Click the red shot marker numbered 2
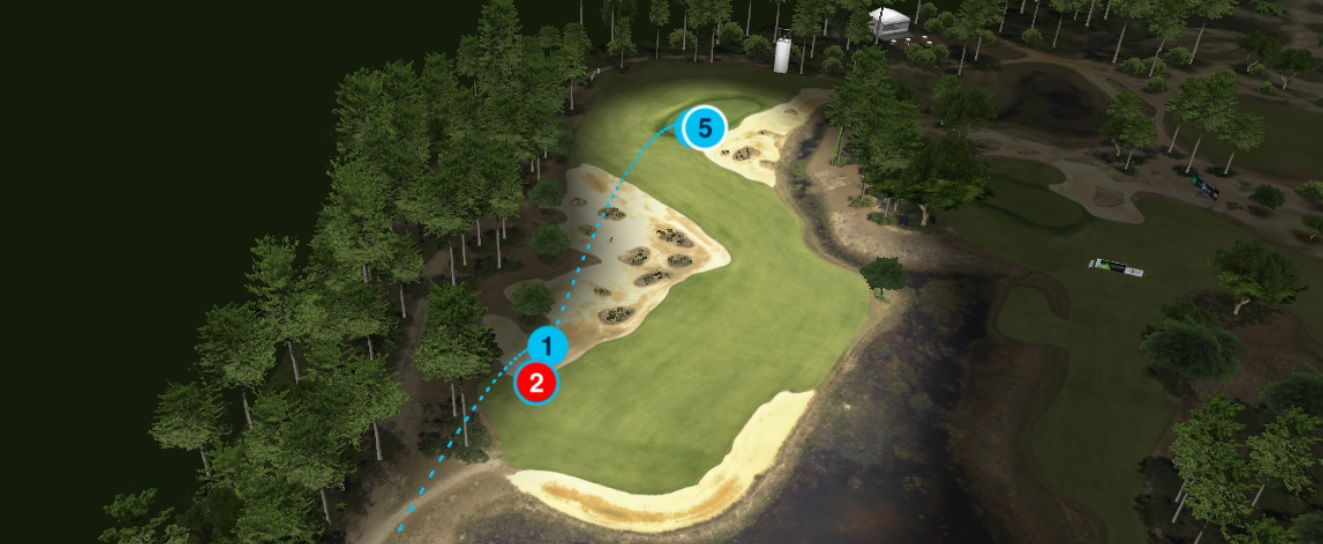This screenshot has width=1323, height=544. [536, 383]
